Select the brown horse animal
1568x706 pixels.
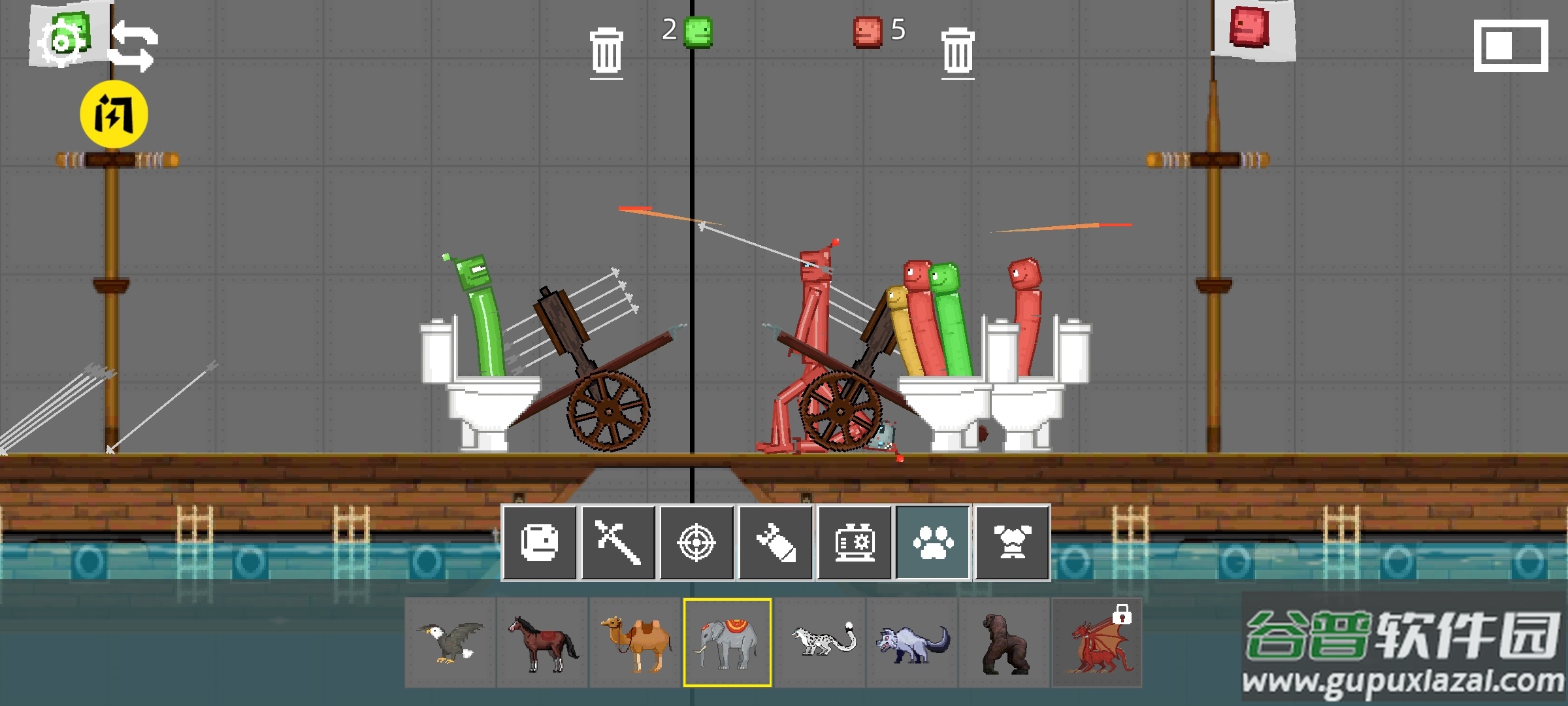[x=542, y=643]
